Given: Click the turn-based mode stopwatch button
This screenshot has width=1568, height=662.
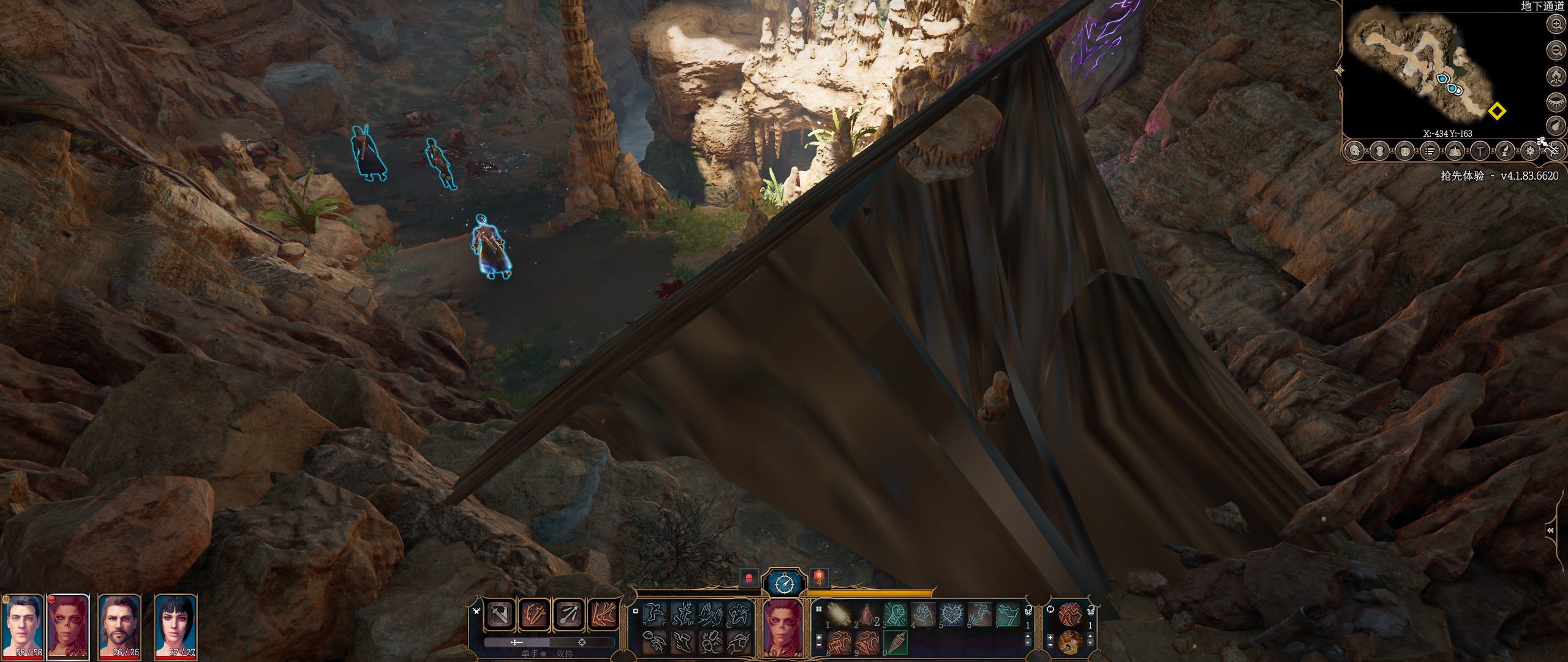Looking at the screenshot, I should 785,583.
